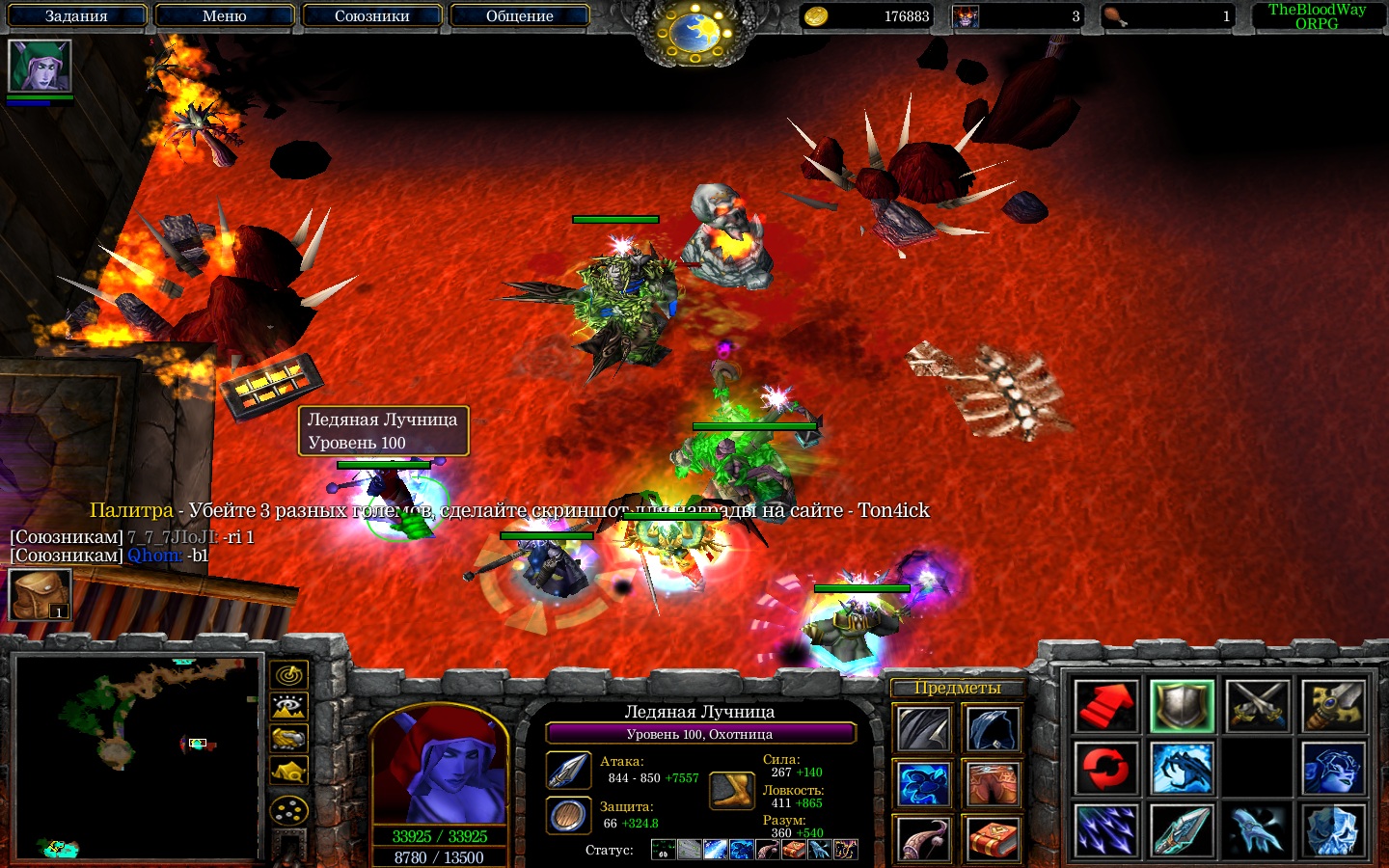Image resolution: width=1389 pixels, height=868 pixels.
Task: Click the red up-arrow command icon
Action: point(1106,706)
